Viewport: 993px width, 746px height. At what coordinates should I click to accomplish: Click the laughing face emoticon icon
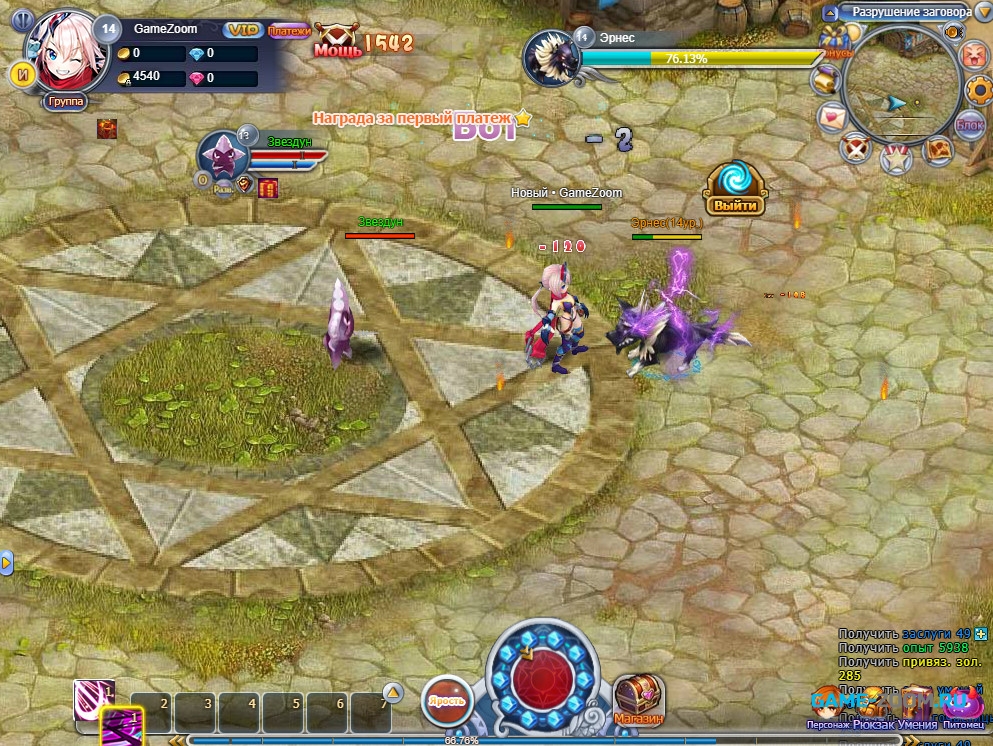[973, 56]
